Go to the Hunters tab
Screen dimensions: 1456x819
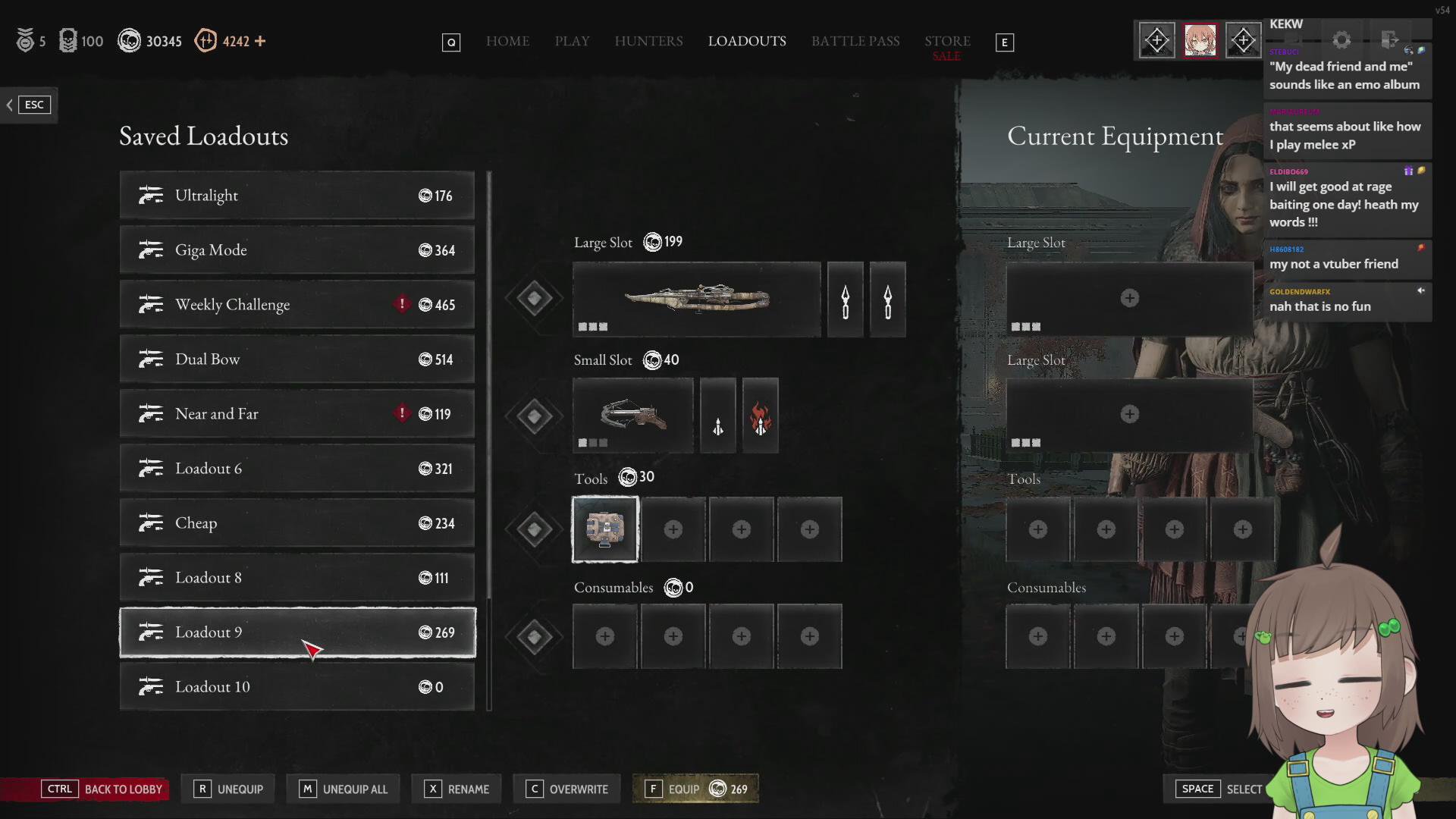pos(648,41)
